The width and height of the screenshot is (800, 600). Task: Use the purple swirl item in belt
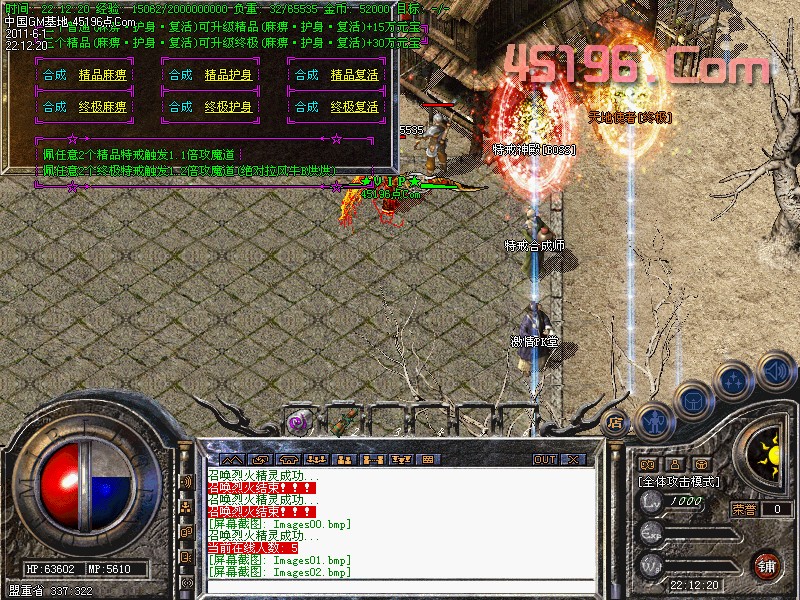tap(297, 422)
